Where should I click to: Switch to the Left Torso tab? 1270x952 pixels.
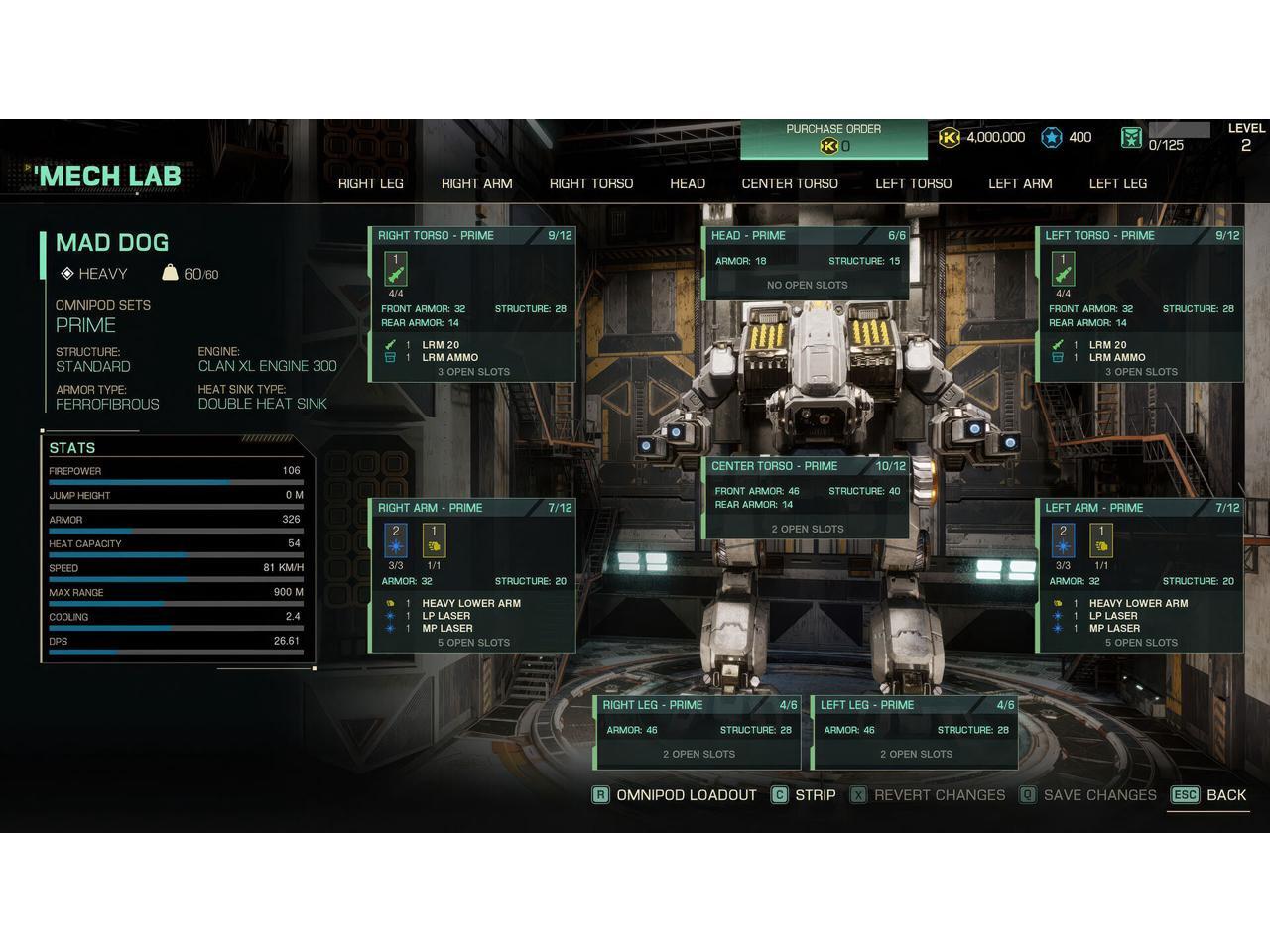pos(913,183)
